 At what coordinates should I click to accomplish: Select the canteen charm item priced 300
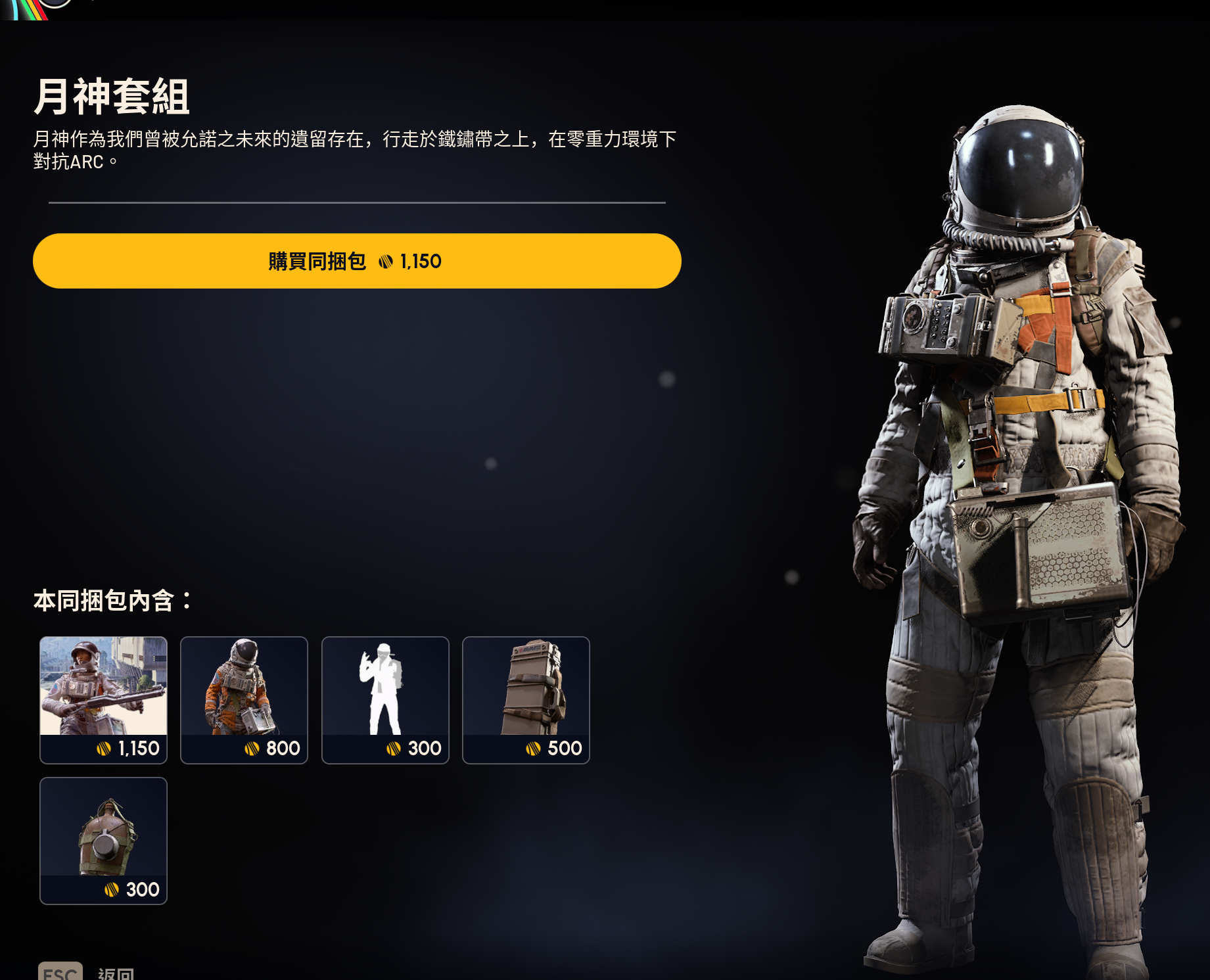(103, 840)
